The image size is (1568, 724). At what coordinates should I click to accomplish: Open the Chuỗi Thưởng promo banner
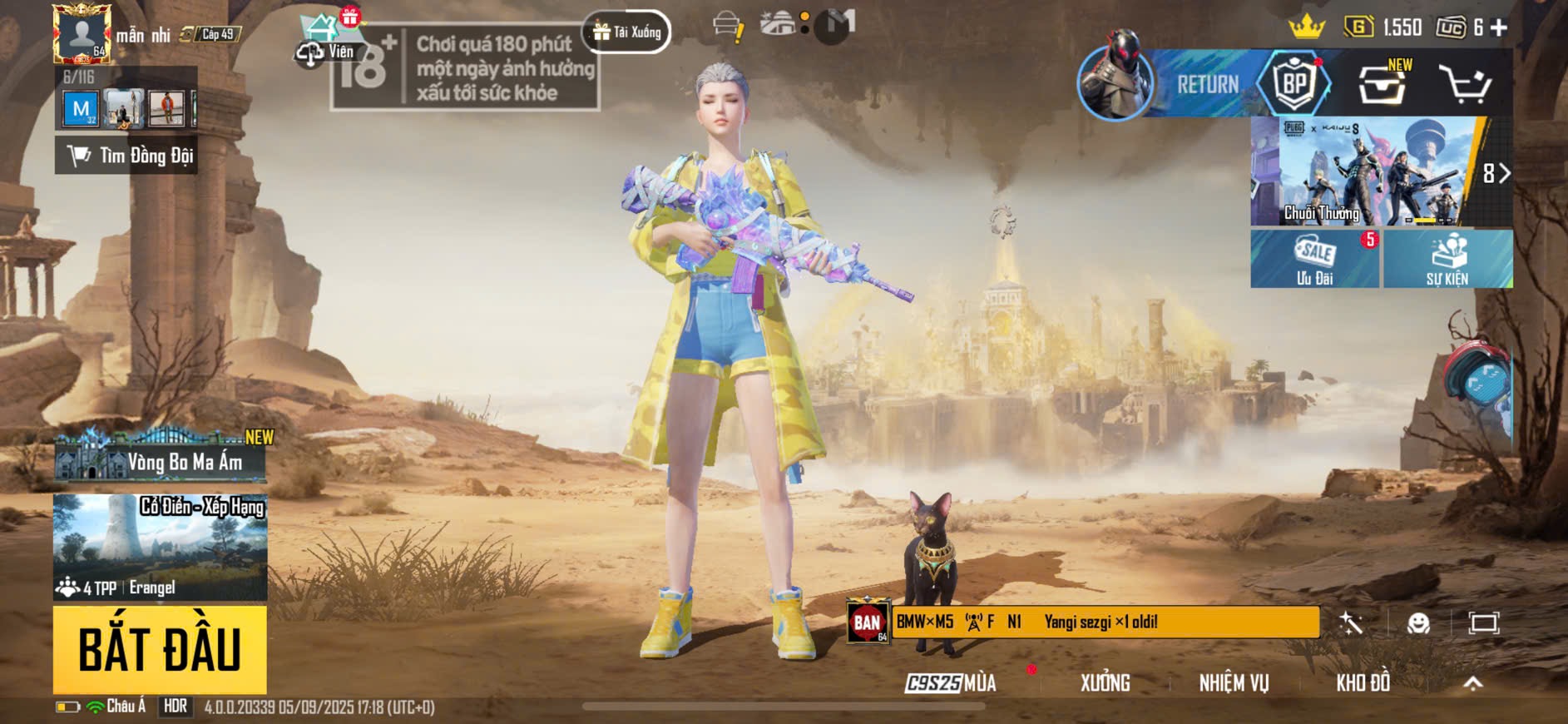(1364, 172)
